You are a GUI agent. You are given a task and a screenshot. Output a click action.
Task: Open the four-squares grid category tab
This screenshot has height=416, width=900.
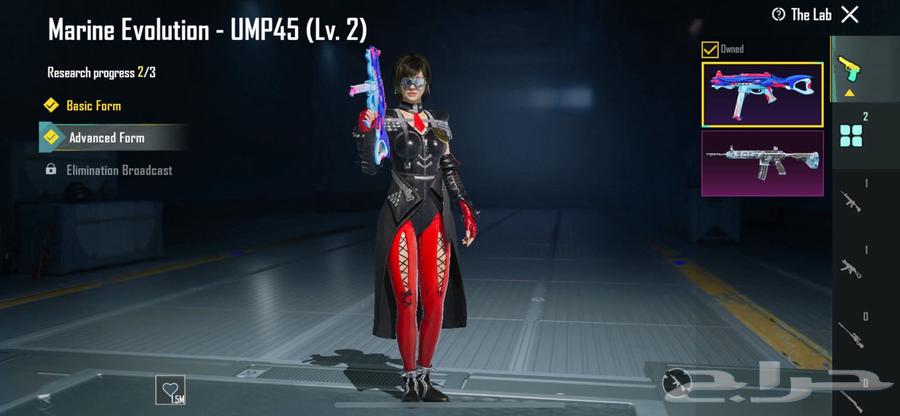coord(851,134)
